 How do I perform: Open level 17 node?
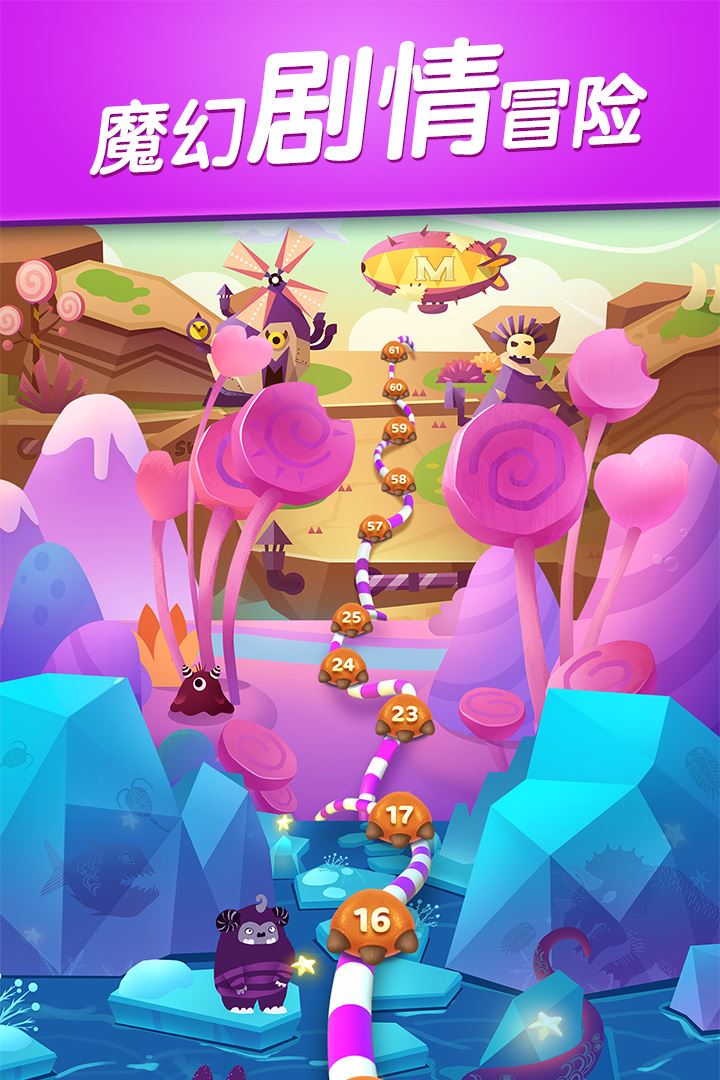pos(399,818)
